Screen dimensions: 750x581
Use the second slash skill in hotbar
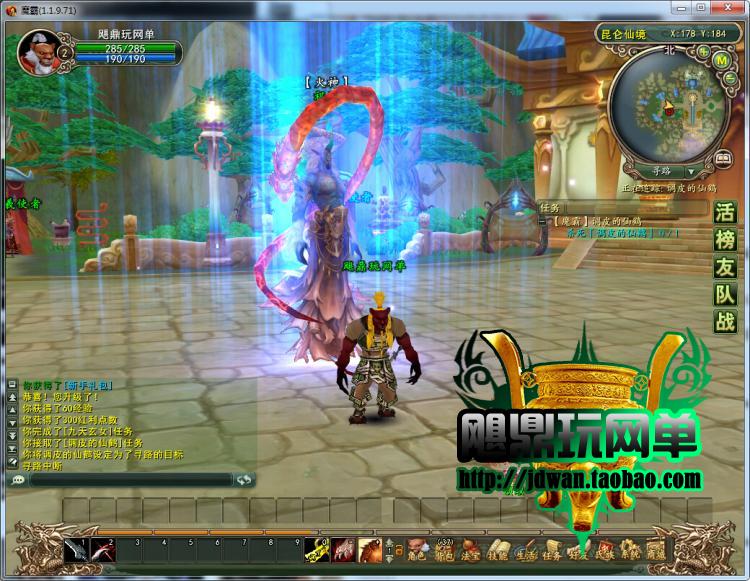pos(104,550)
